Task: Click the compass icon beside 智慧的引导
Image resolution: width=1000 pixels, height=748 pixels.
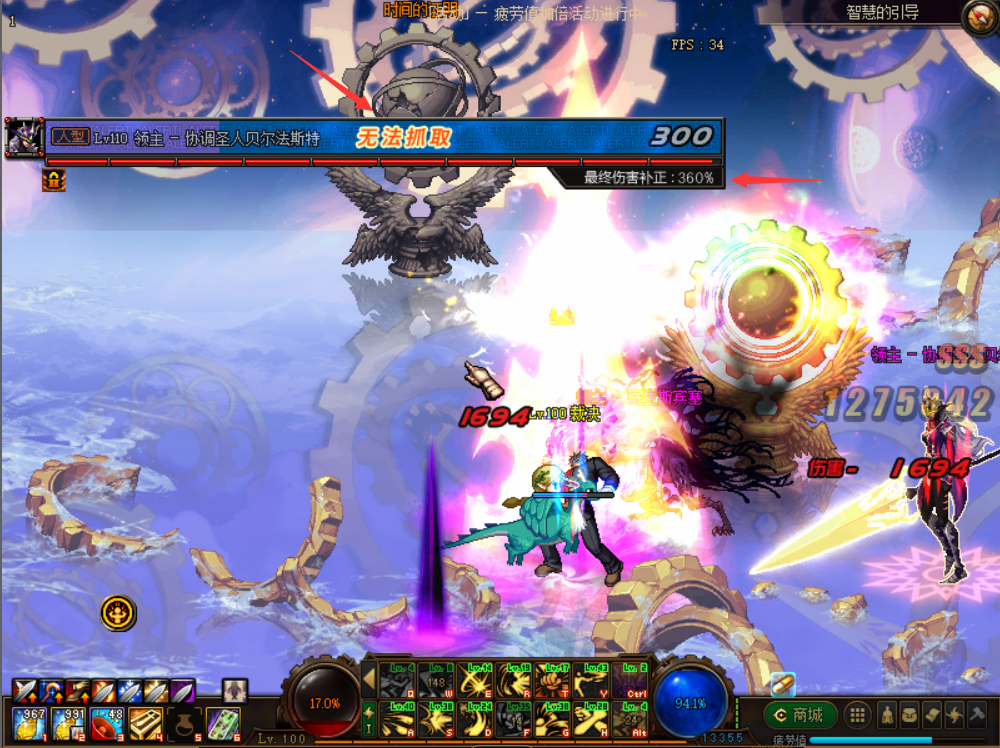Action: [978, 15]
